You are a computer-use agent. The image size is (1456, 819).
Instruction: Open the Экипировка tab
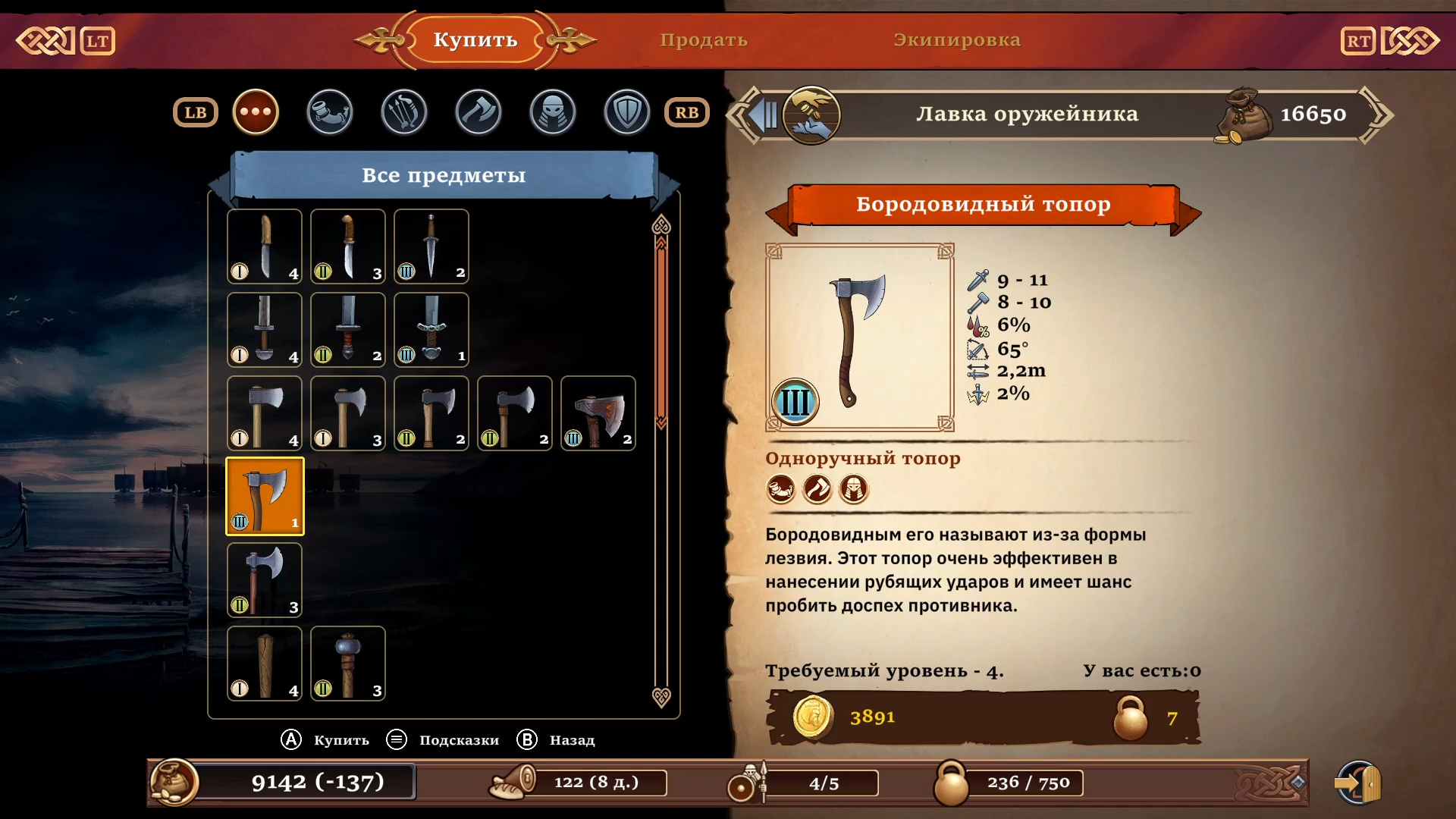[956, 40]
